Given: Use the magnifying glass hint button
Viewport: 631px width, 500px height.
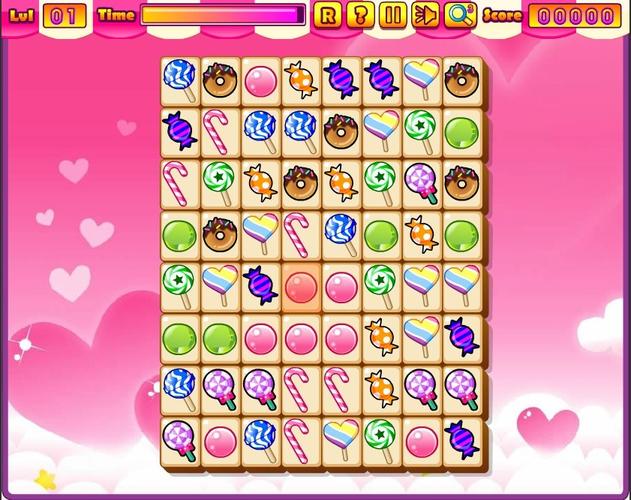Looking at the screenshot, I should pyautogui.click(x=460, y=15).
